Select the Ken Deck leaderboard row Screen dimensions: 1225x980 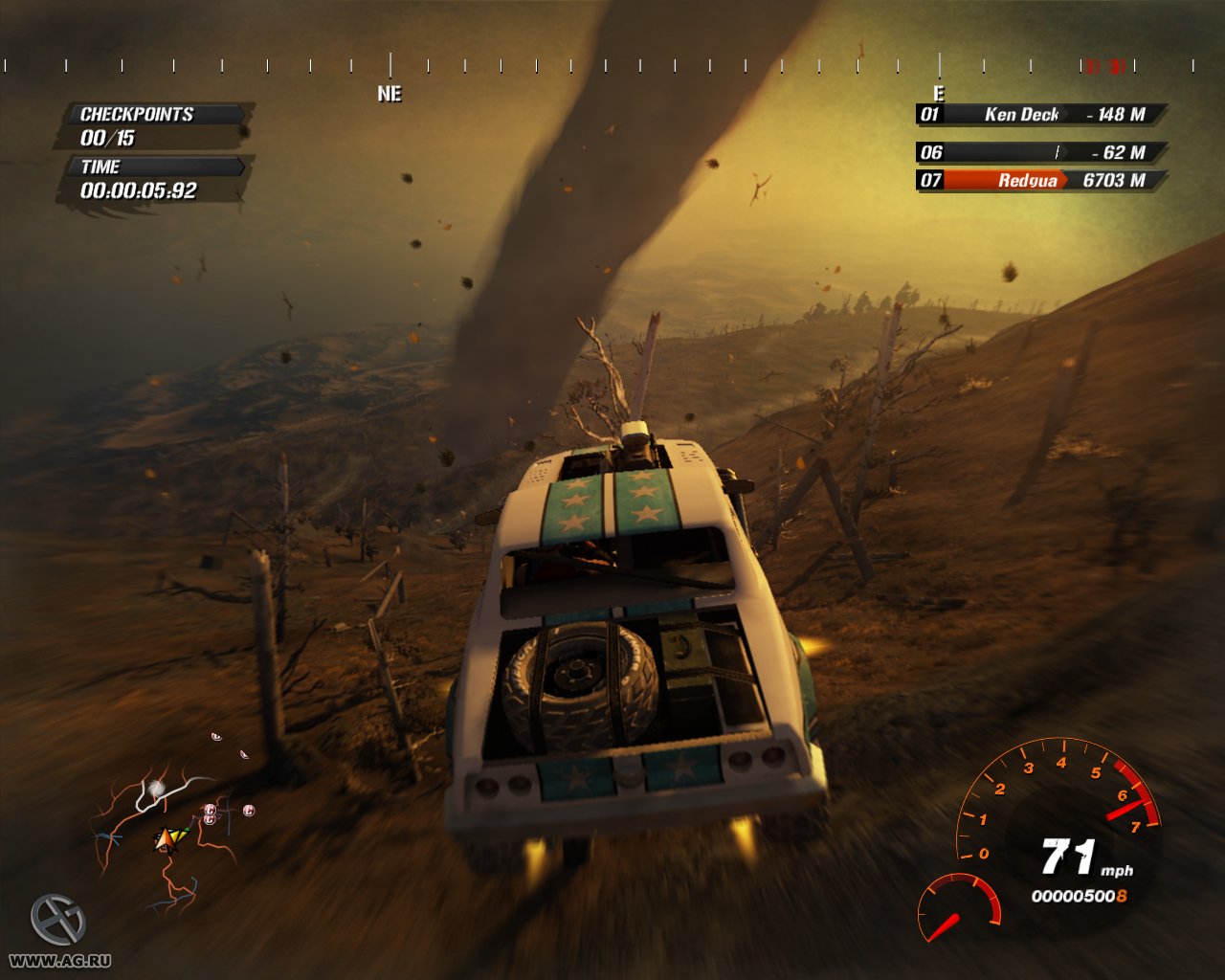pyautogui.click(x=1041, y=115)
